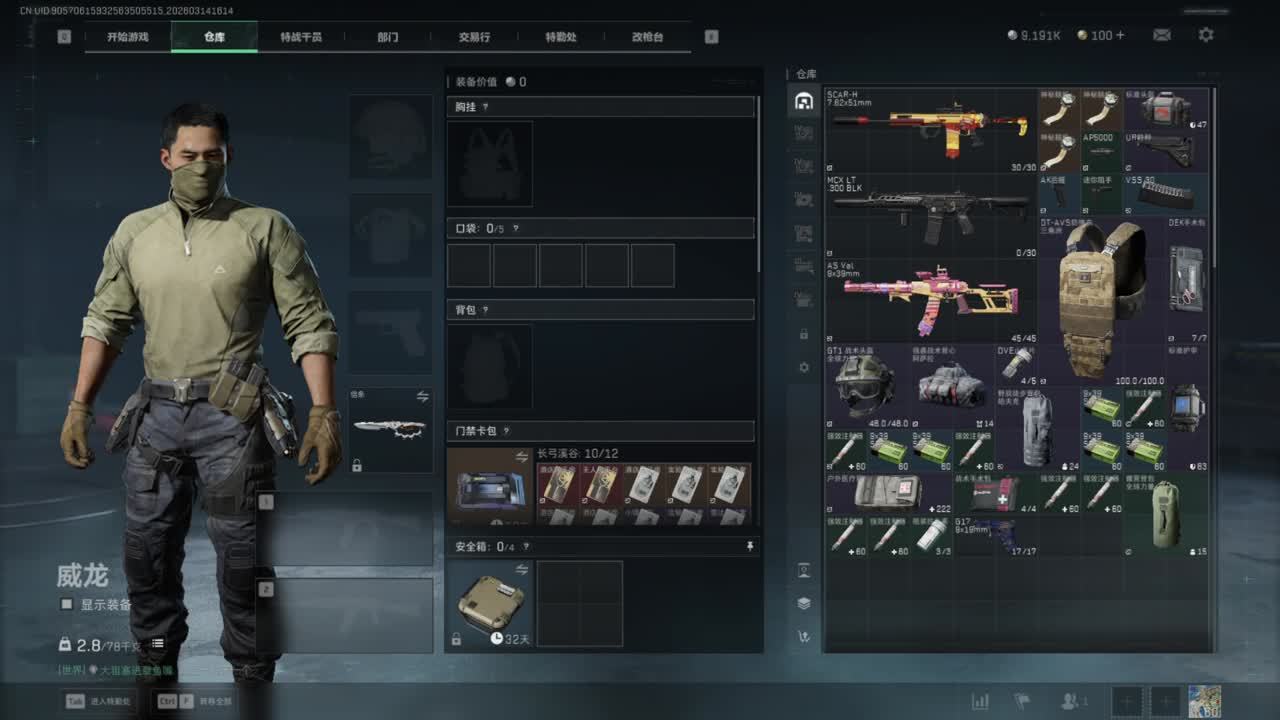This screenshot has height=720, width=1280.
Task: Open settings via the gear icon
Action: tap(1206, 35)
